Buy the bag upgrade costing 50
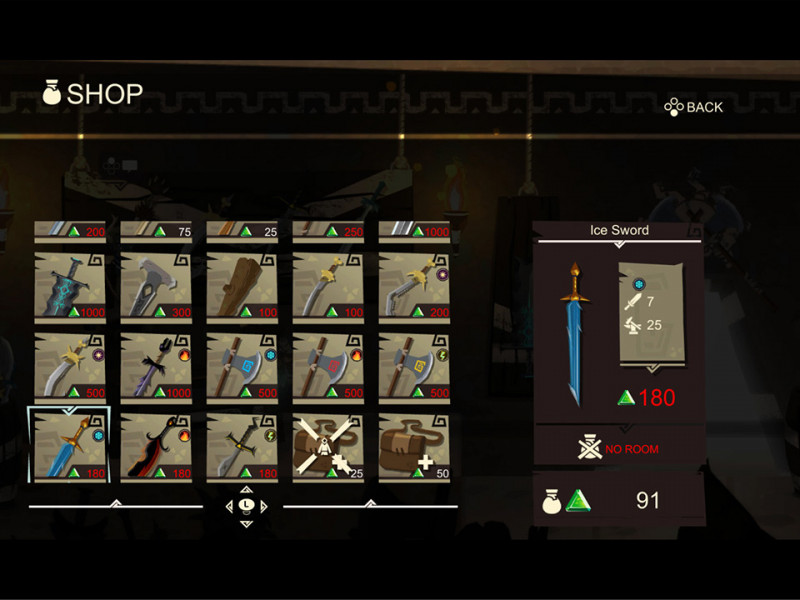 414,447
